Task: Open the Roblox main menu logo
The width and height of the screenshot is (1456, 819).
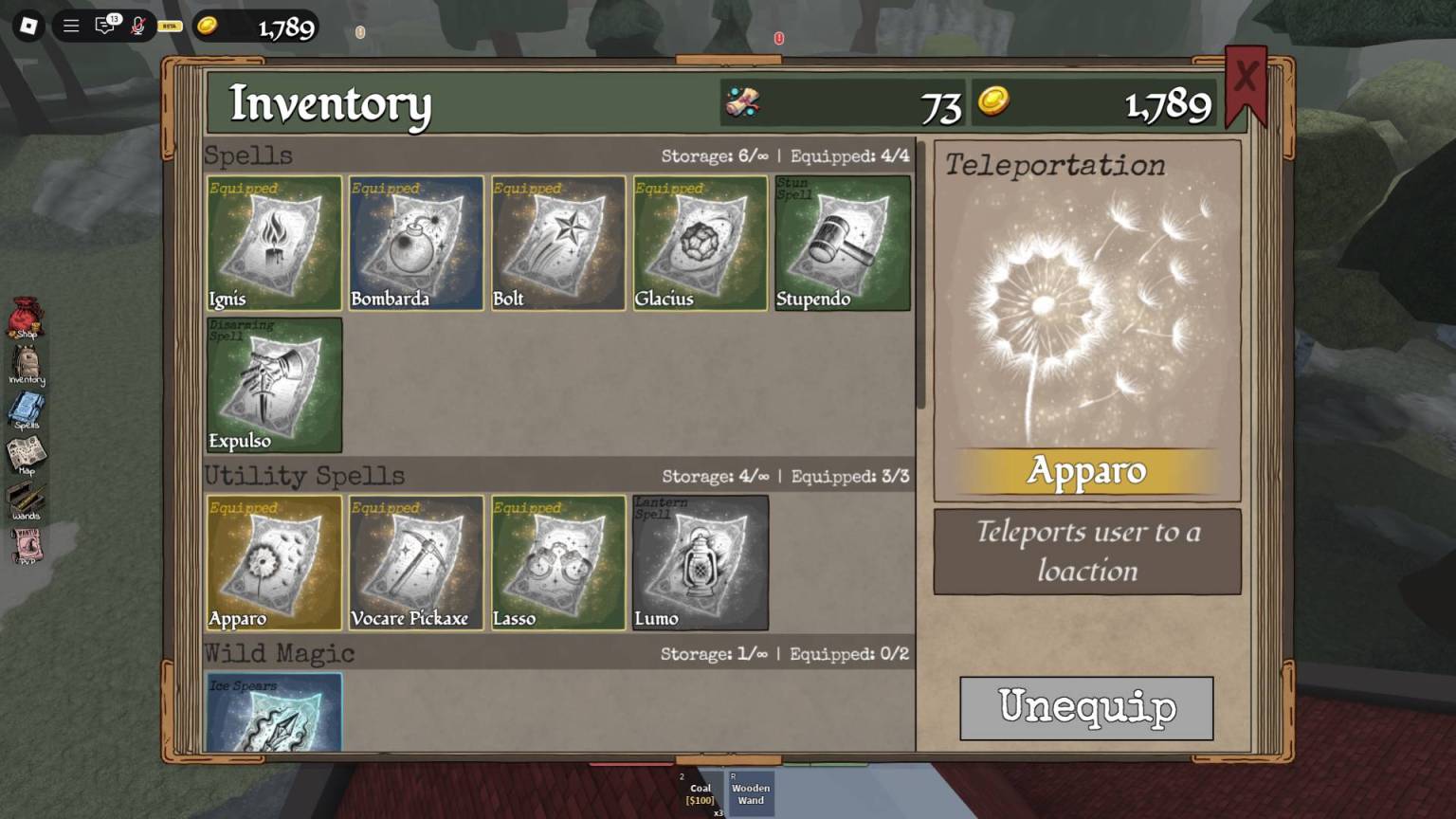Action: coord(28,26)
